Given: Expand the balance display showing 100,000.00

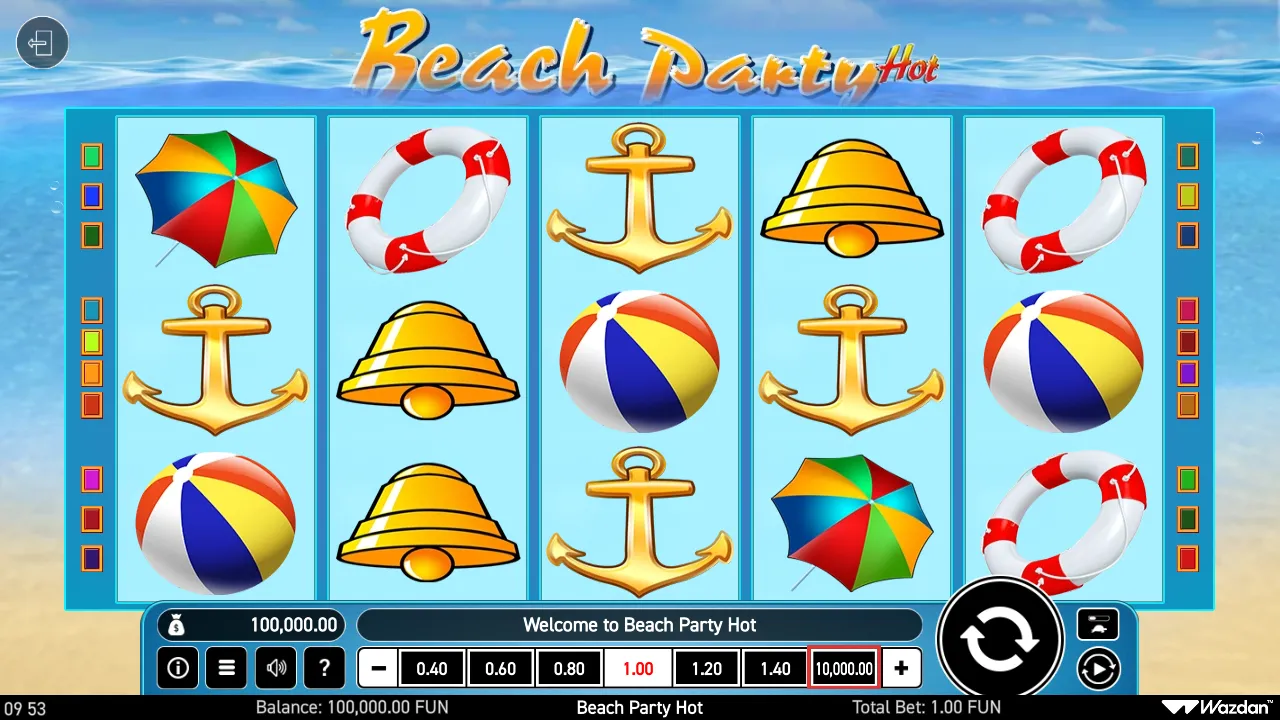Looking at the screenshot, I should (x=251, y=624).
